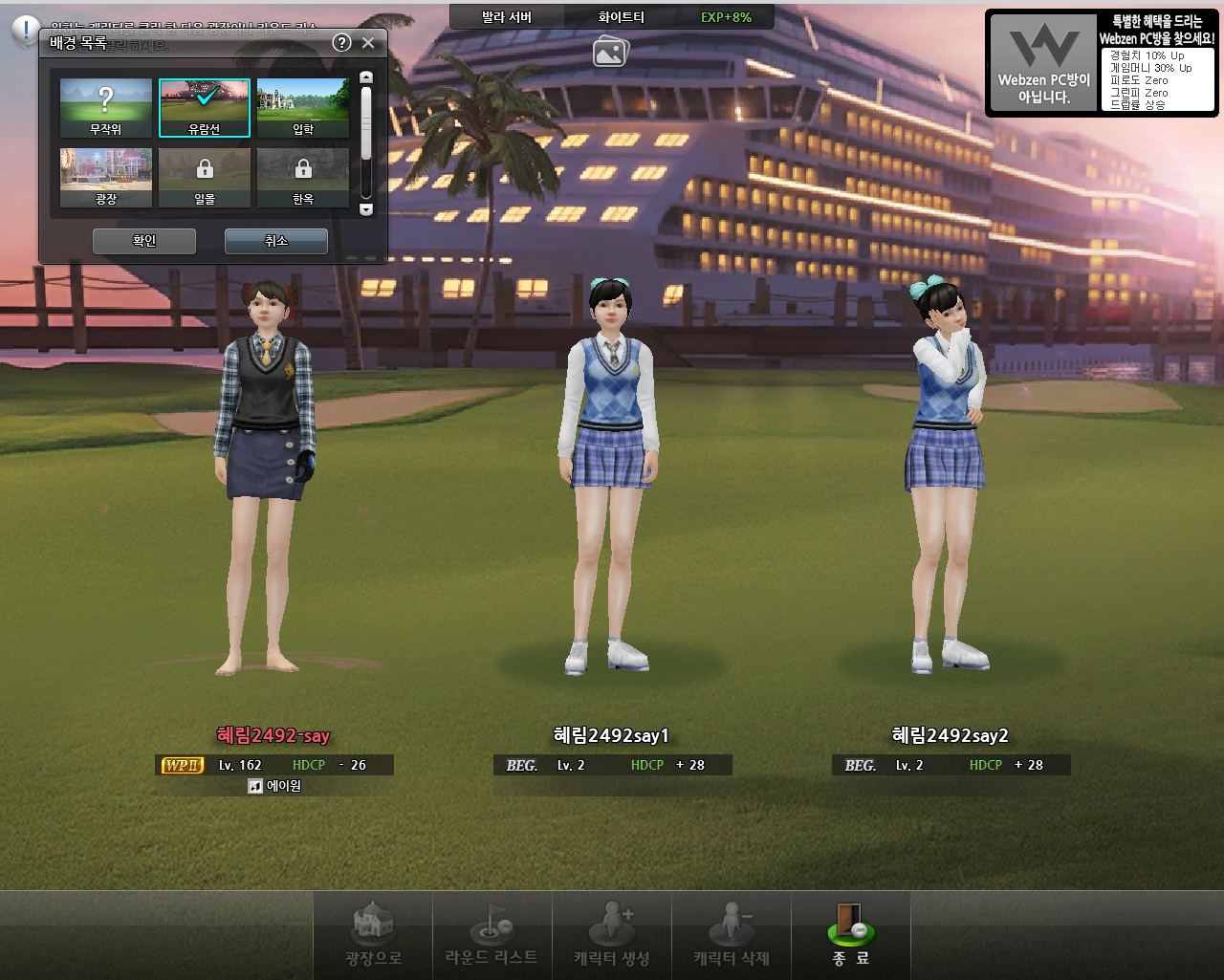Click the locked 한옥 background
1224x980 pixels.
point(303,177)
